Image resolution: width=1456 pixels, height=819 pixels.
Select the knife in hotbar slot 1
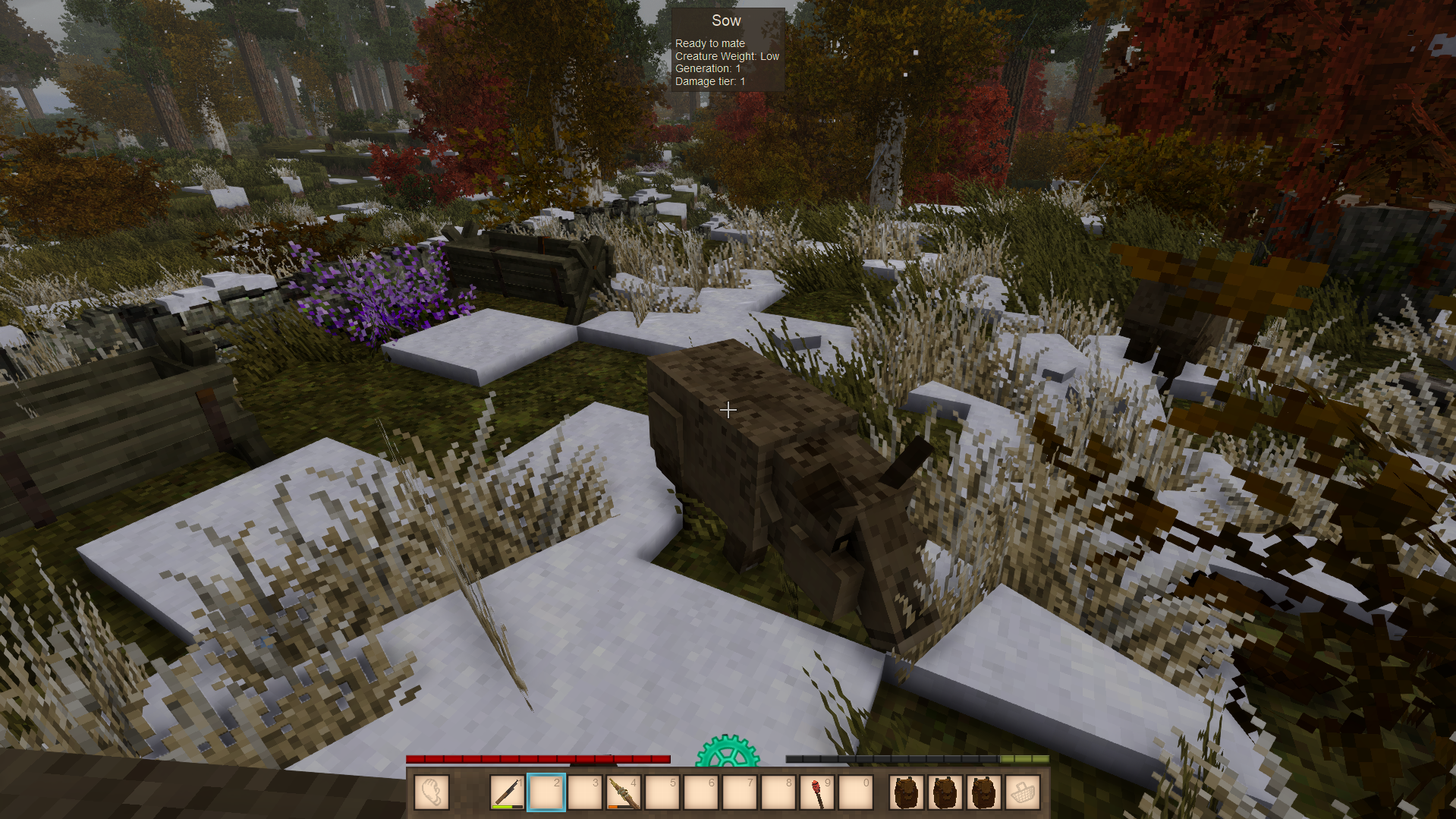pos(507,792)
